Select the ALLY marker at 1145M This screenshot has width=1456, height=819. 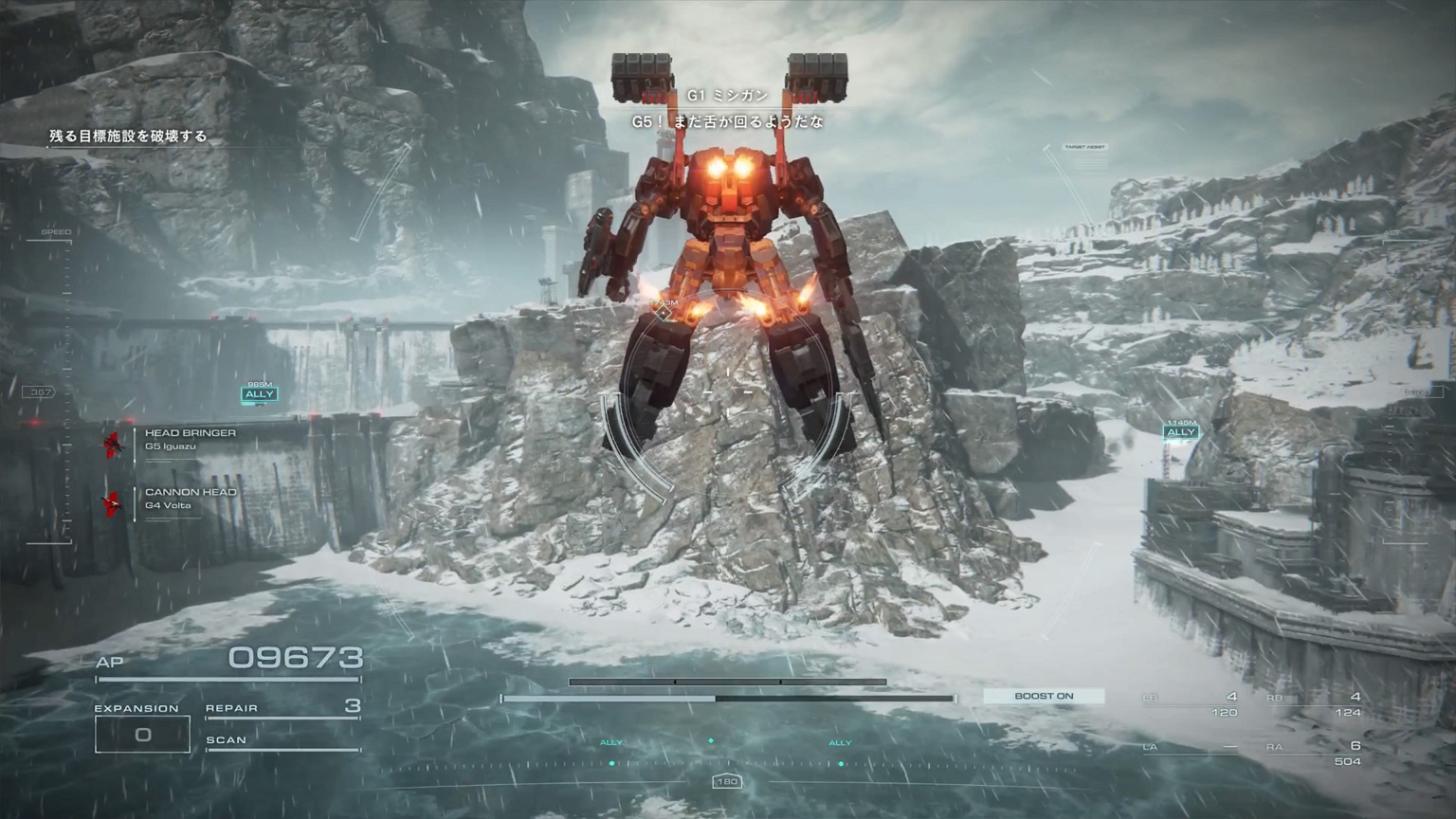point(1181,432)
